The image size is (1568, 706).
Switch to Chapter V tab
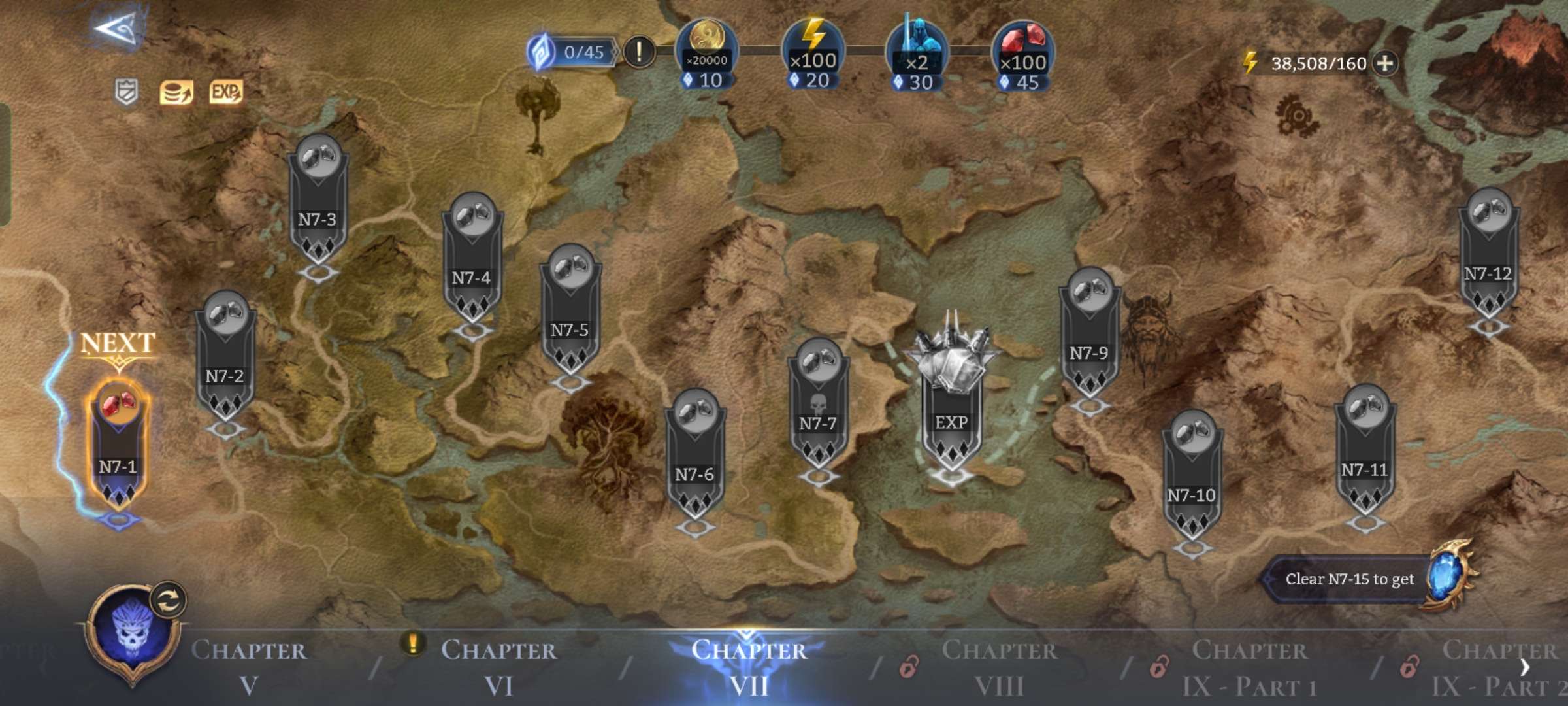[x=248, y=667]
